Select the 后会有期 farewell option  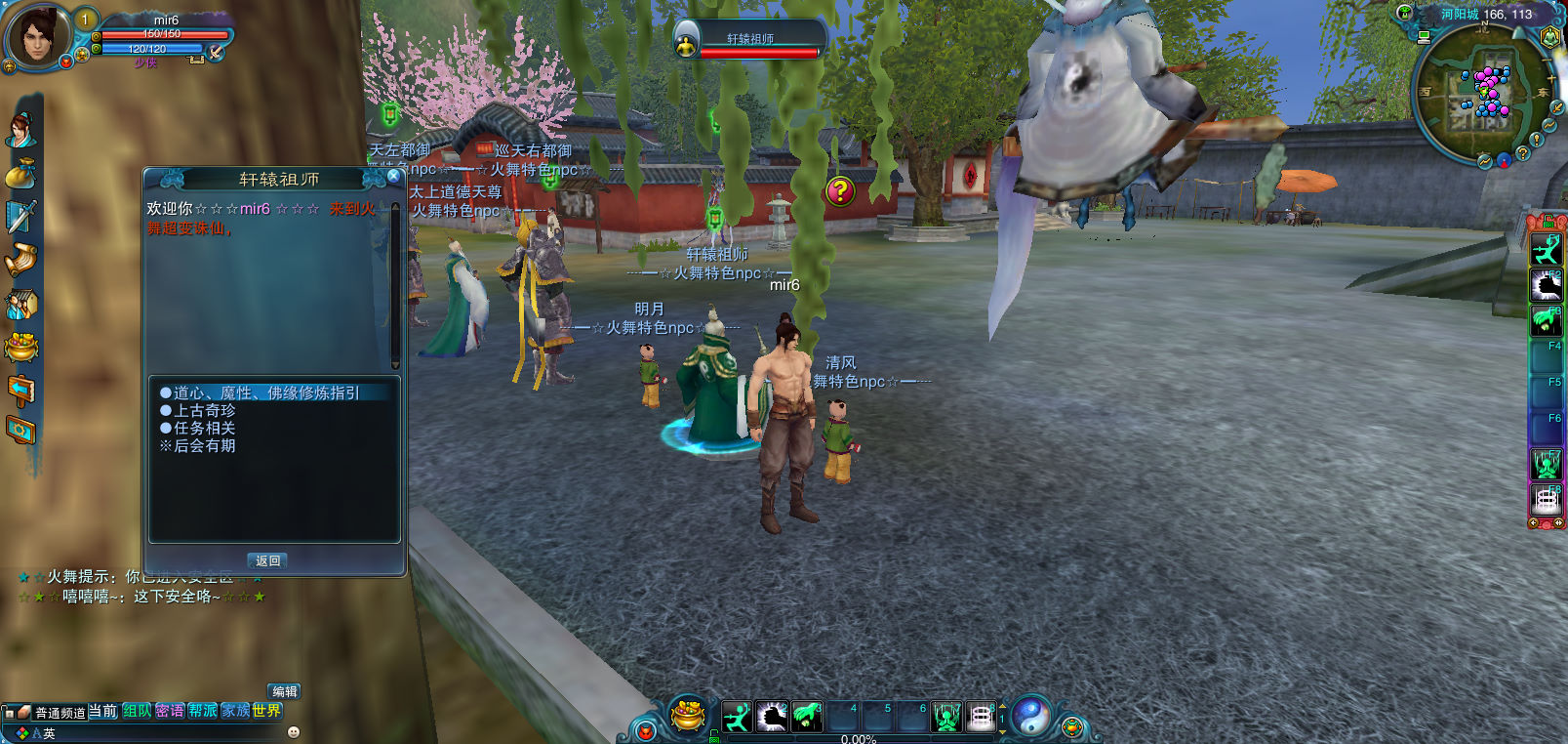(x=204, y=446)
